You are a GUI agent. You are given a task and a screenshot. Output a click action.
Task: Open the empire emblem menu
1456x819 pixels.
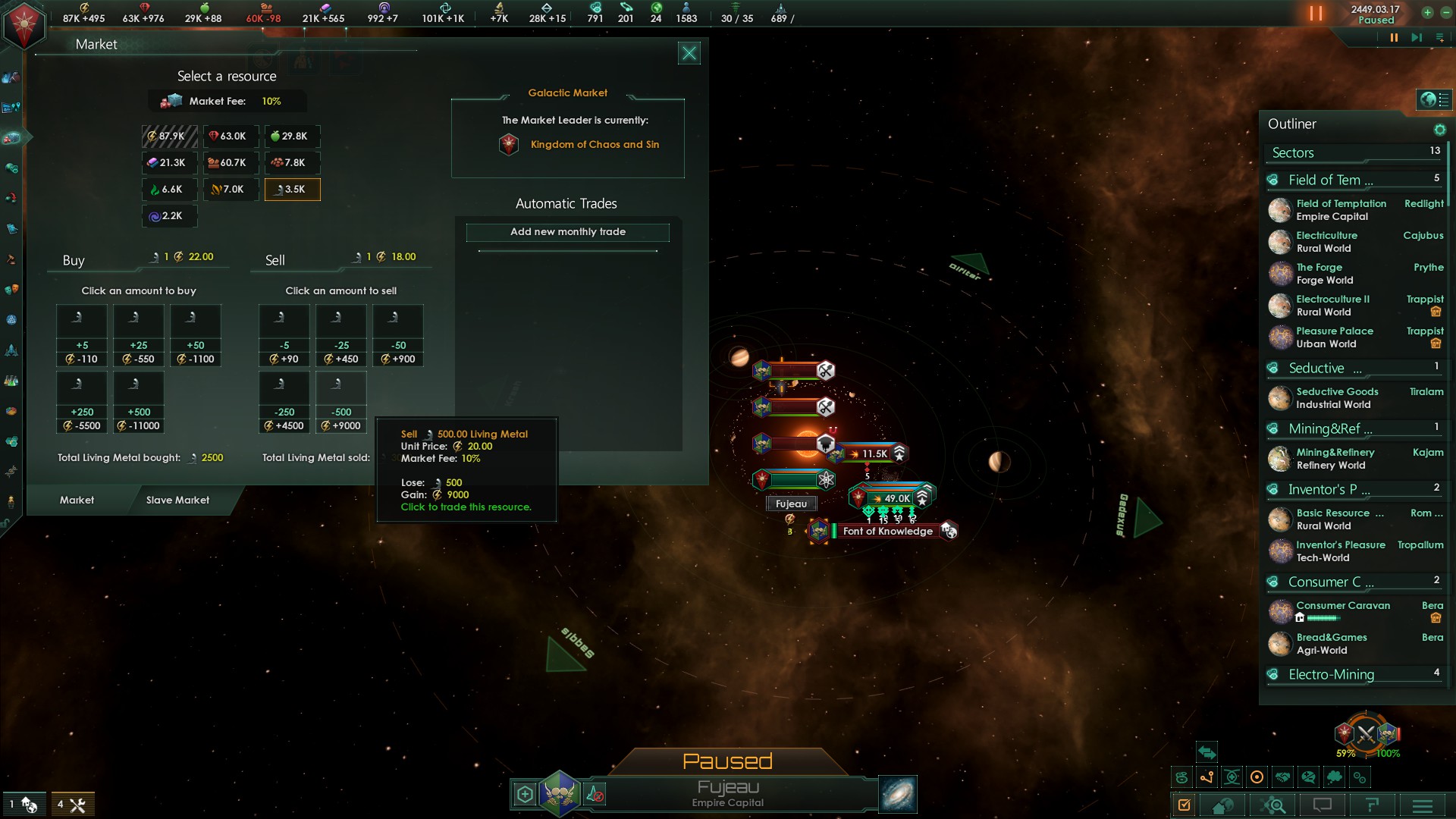pos(24,24)
